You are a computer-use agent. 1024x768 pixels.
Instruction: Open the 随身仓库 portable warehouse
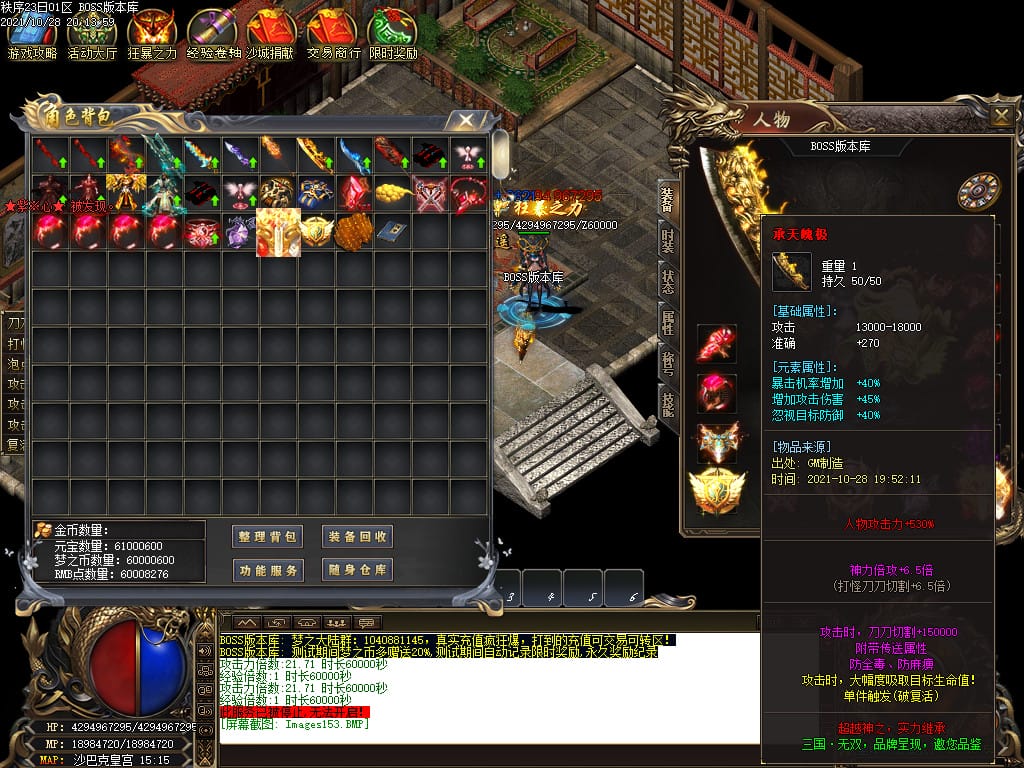[x=357, y=570]
